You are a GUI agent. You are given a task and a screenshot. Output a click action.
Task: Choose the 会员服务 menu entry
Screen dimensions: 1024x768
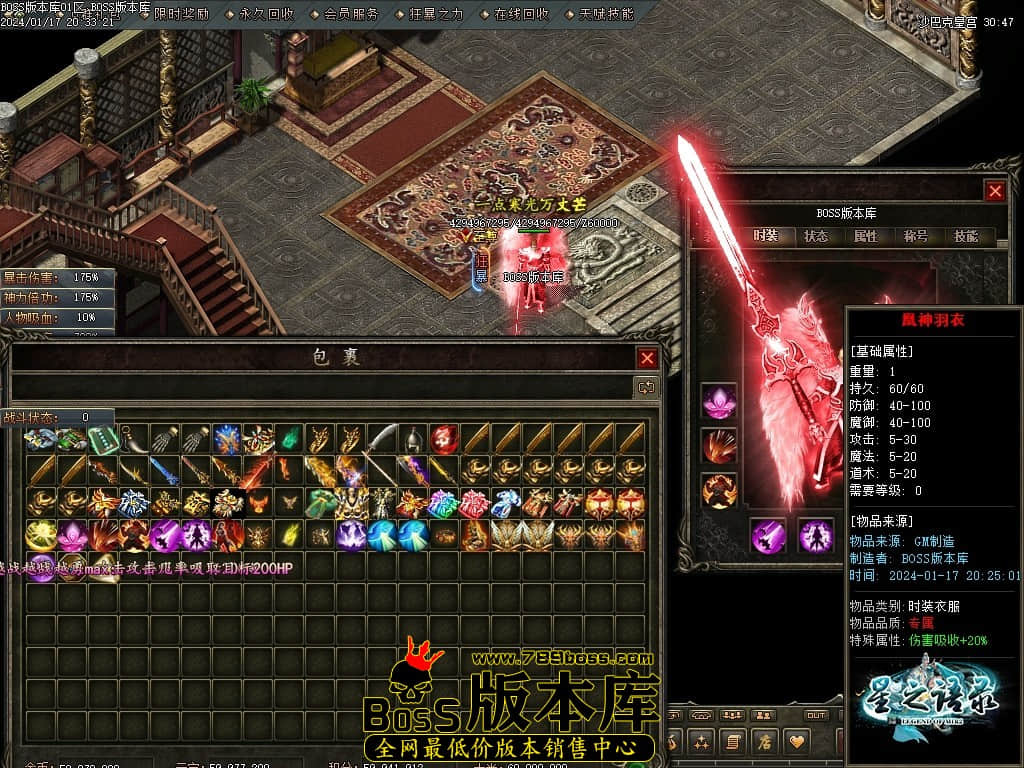(352, 14)
